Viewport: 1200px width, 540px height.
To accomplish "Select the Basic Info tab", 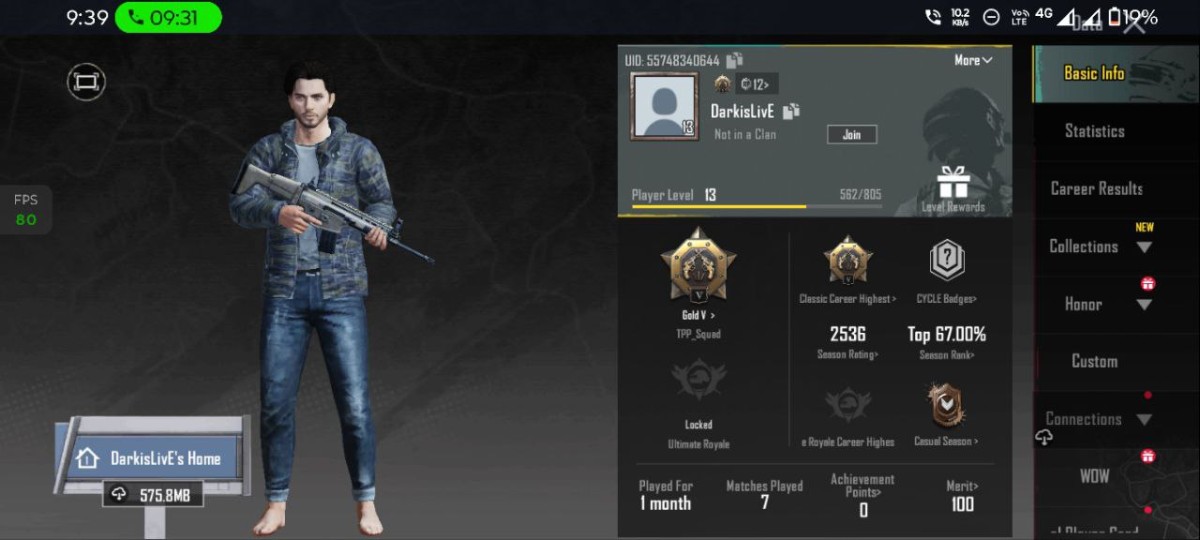I will point(1093,73).
